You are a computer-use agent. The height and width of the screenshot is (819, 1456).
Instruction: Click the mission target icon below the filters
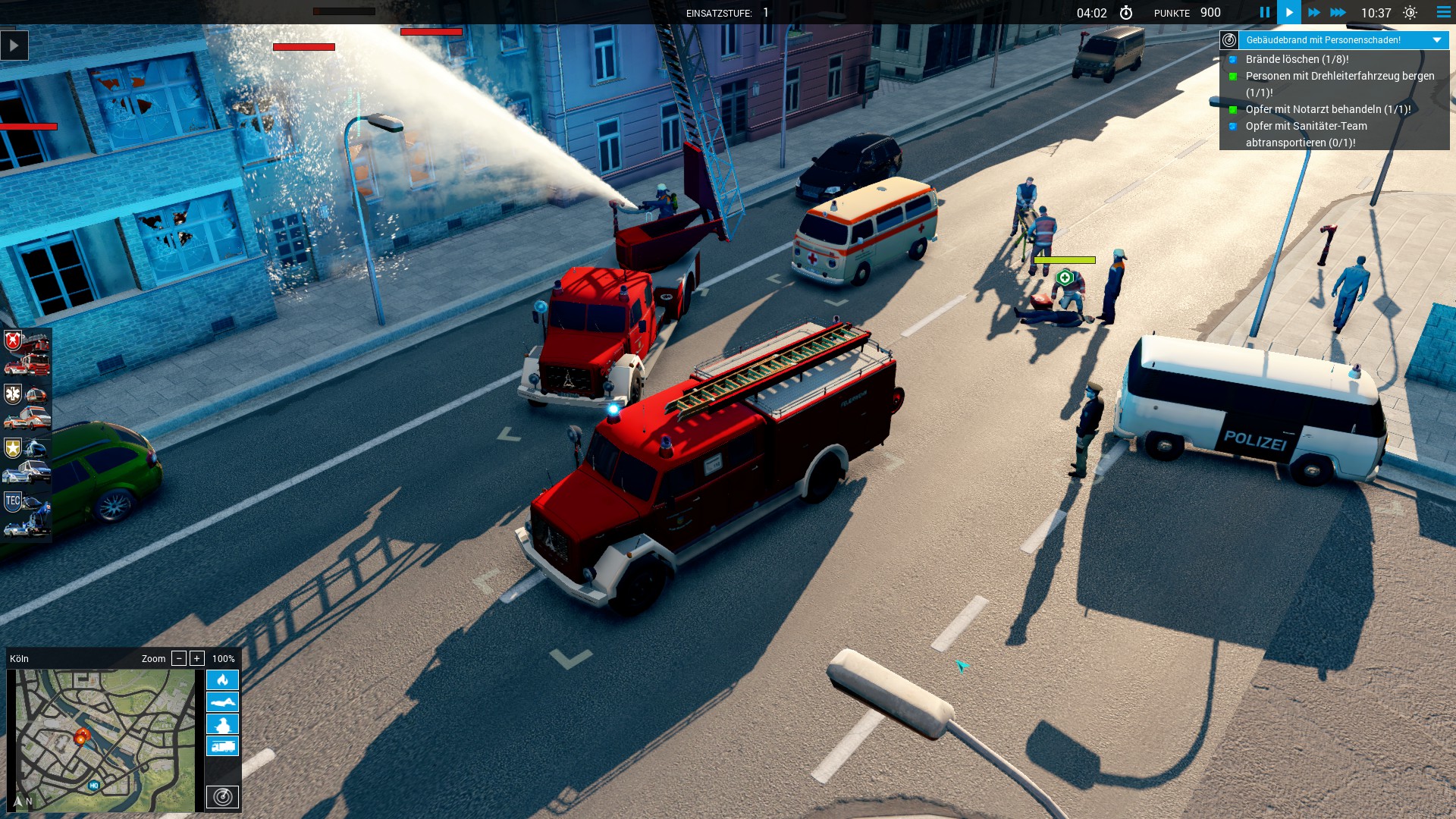pyautogui.click(x=222, y=797)
